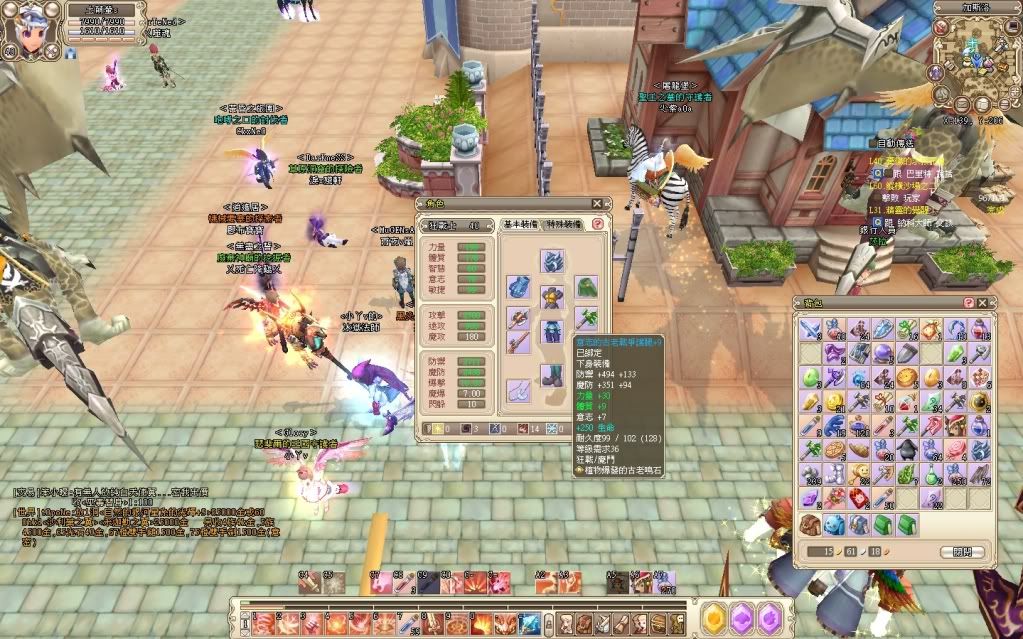Close the character equipment window
Image resolution: width=1023 pixels, height=639 pixels.
[x=597, y=204]
